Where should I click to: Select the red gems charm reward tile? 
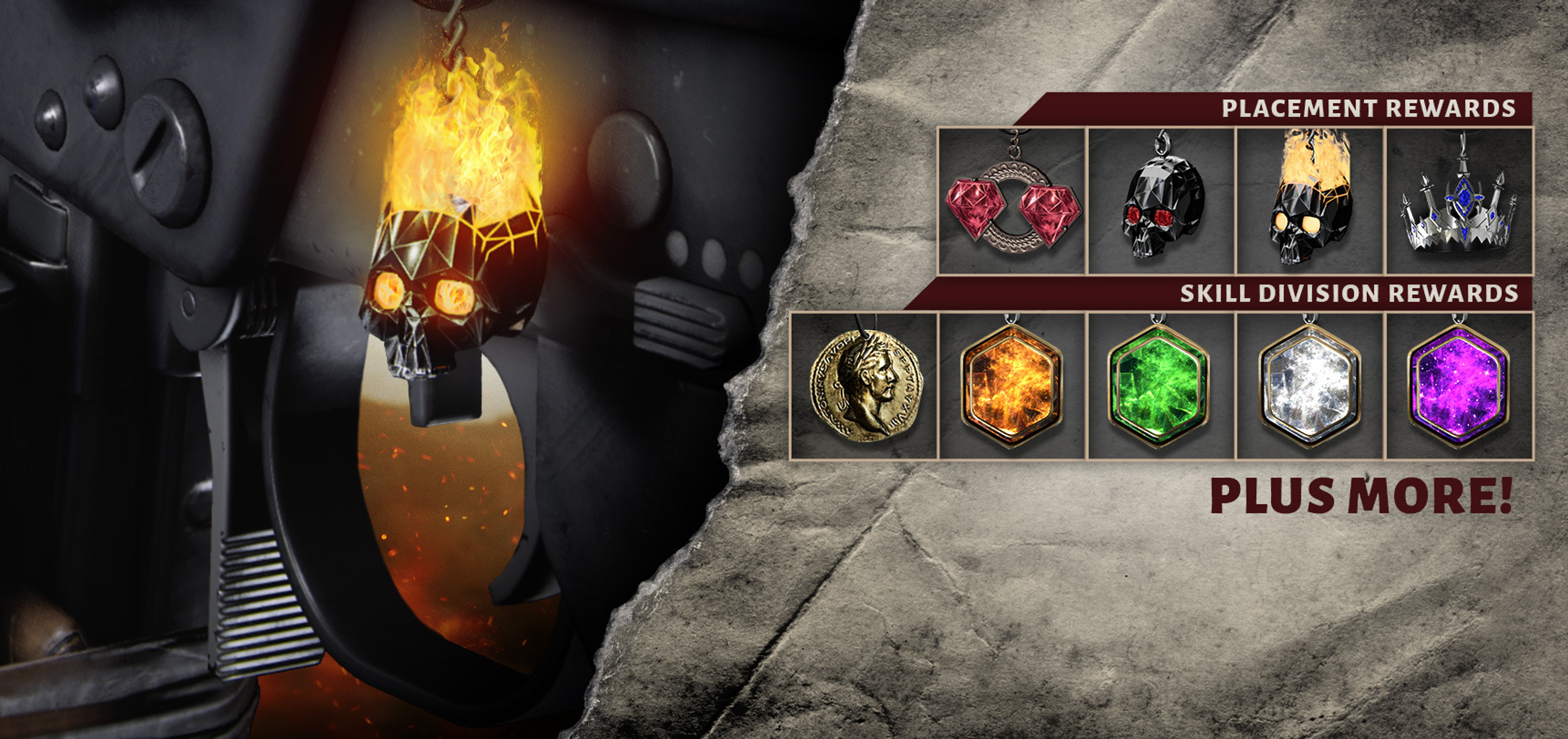[1012, 201]
